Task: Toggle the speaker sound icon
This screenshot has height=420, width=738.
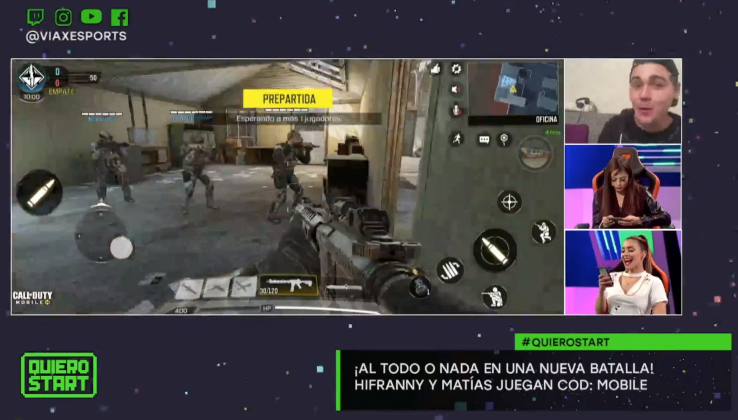Action: (x=456, y=88)
